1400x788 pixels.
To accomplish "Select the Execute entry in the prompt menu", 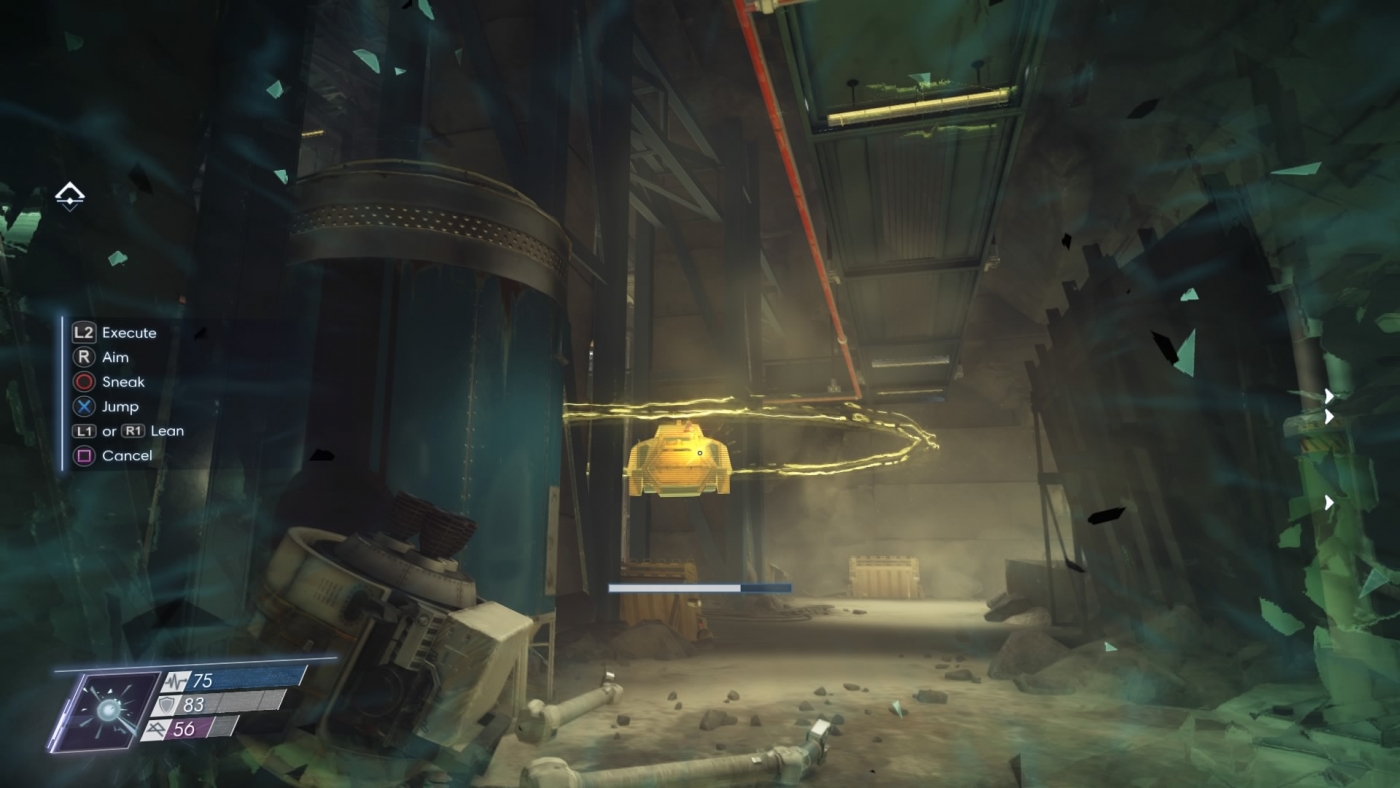I will coord(128,332).
